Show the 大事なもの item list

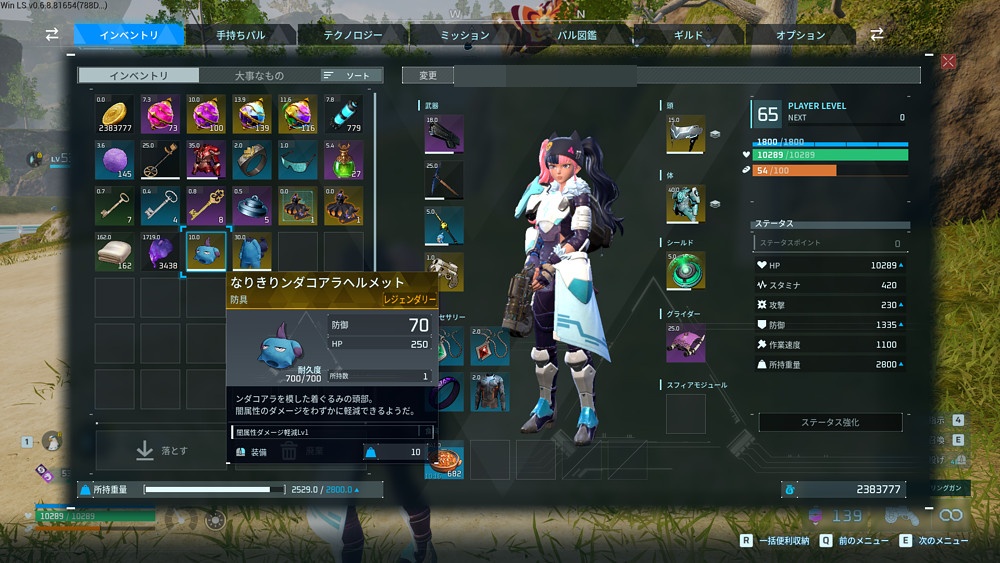[258, 75]
